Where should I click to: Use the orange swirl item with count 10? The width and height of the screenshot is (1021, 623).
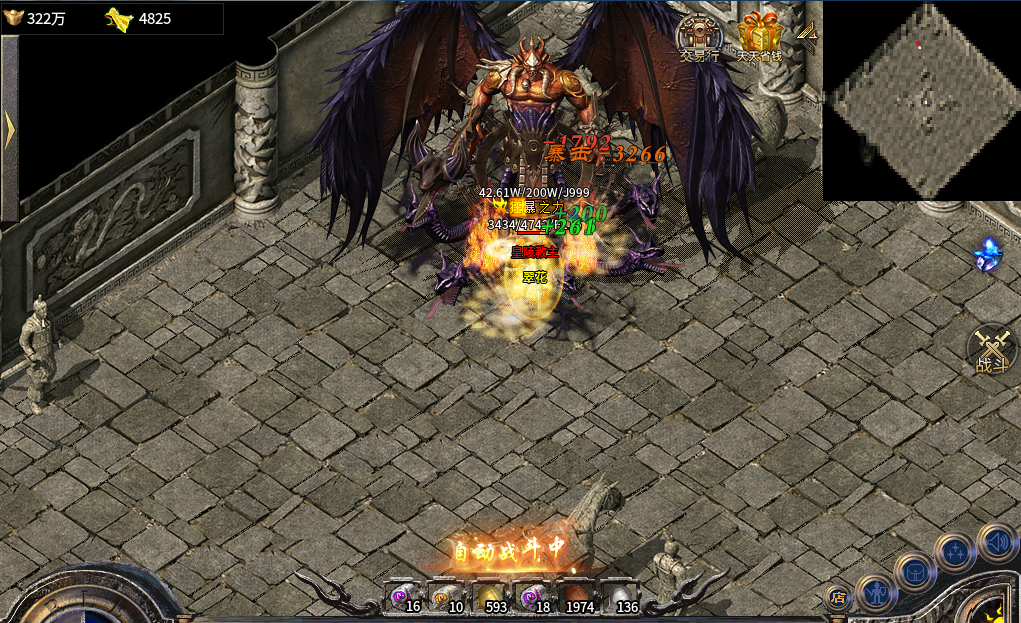[x=448, y=597]
